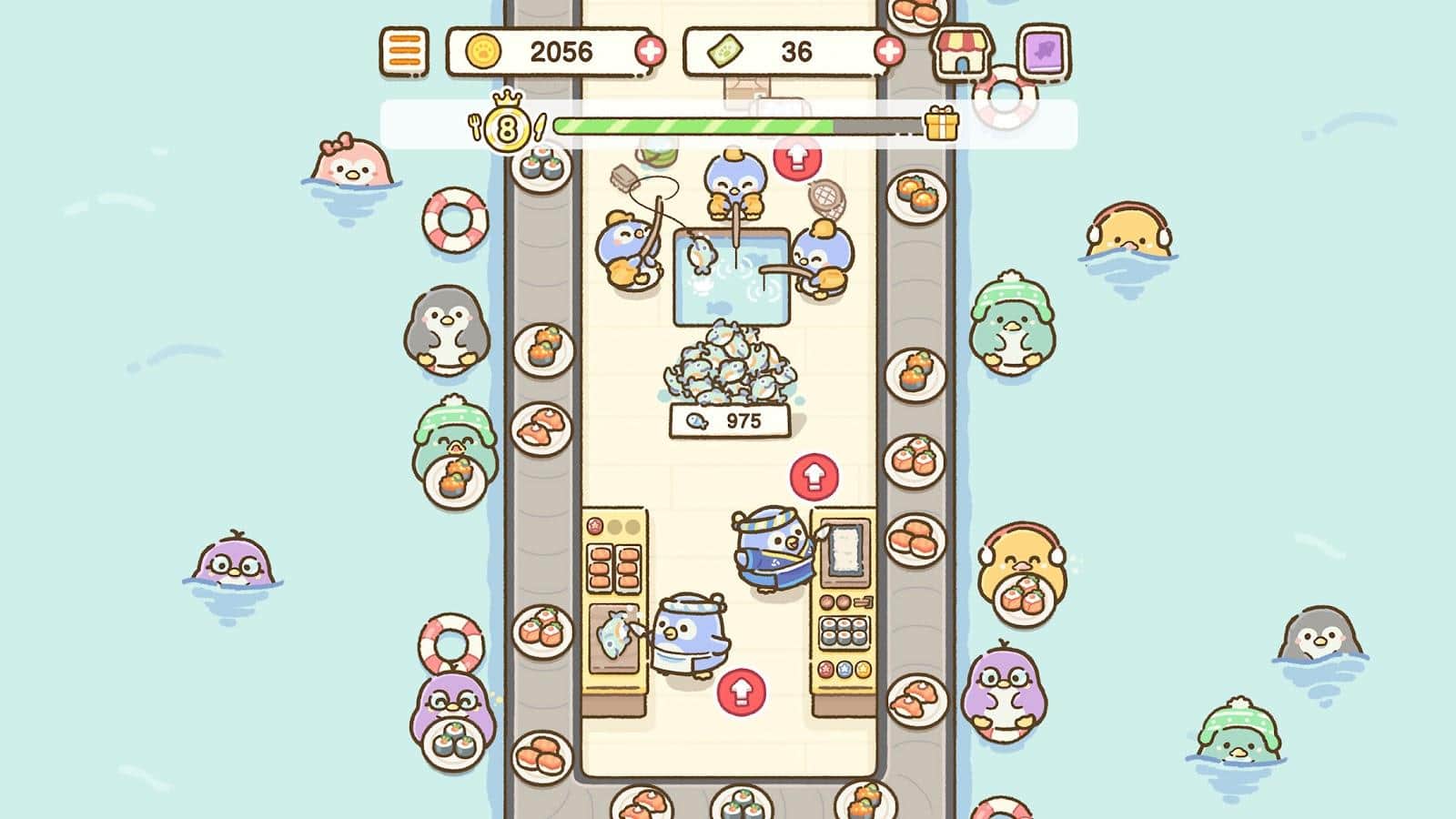Open the orange hamburger menu
The image size is (1456, 819).
click(x=403, y=51)
